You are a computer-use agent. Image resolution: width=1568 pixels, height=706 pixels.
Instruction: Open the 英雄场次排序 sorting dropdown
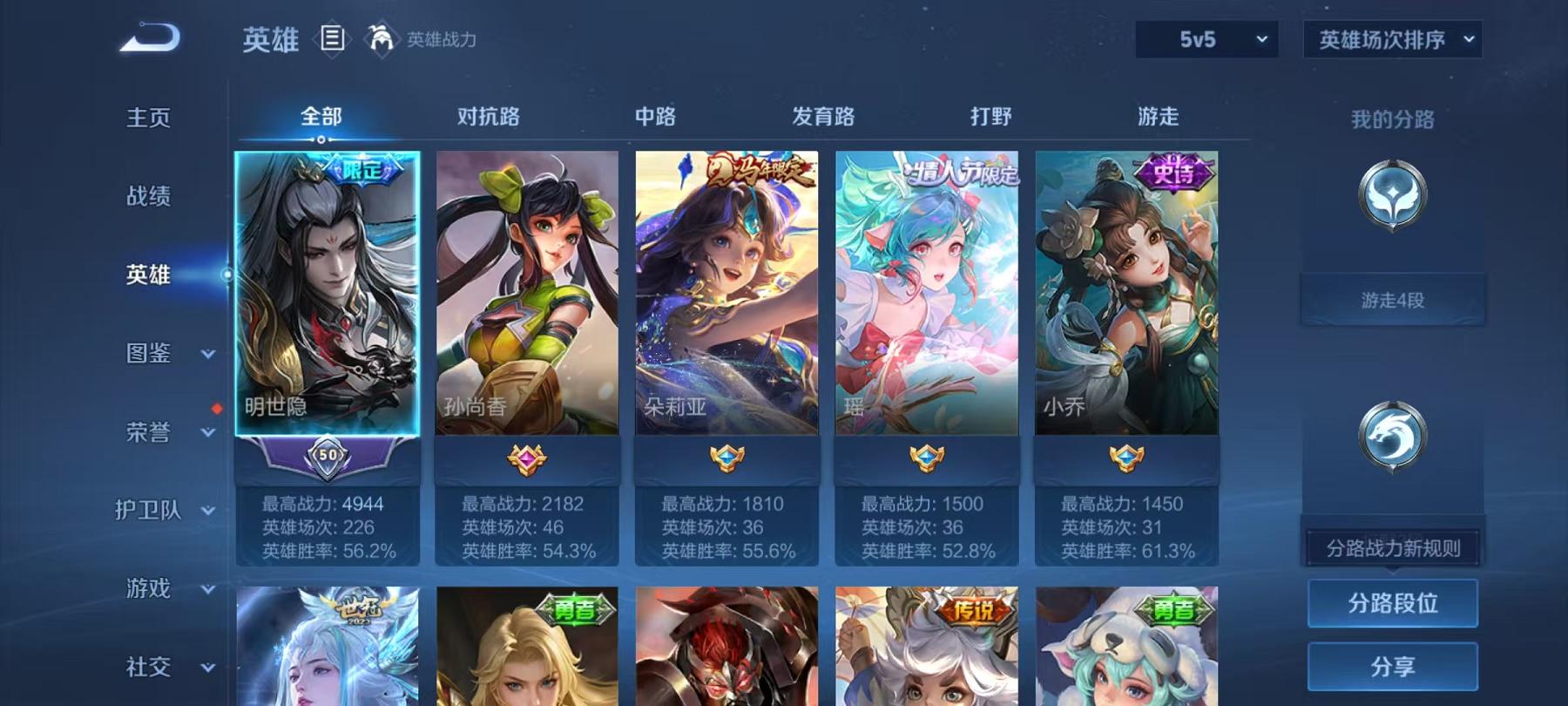click(1391, 38)
